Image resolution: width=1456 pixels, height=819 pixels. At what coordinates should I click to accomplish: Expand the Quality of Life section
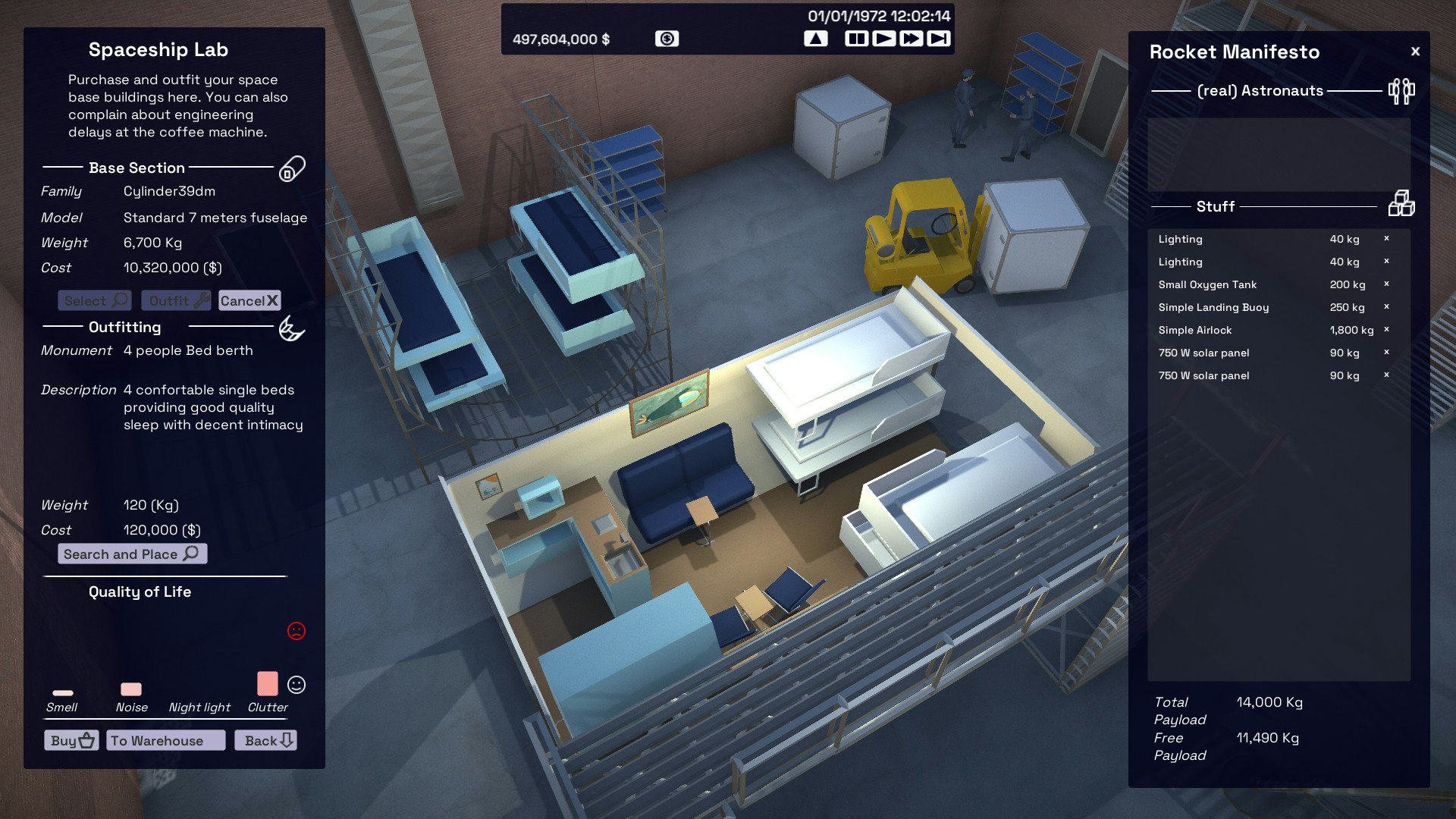pos(140,592)
